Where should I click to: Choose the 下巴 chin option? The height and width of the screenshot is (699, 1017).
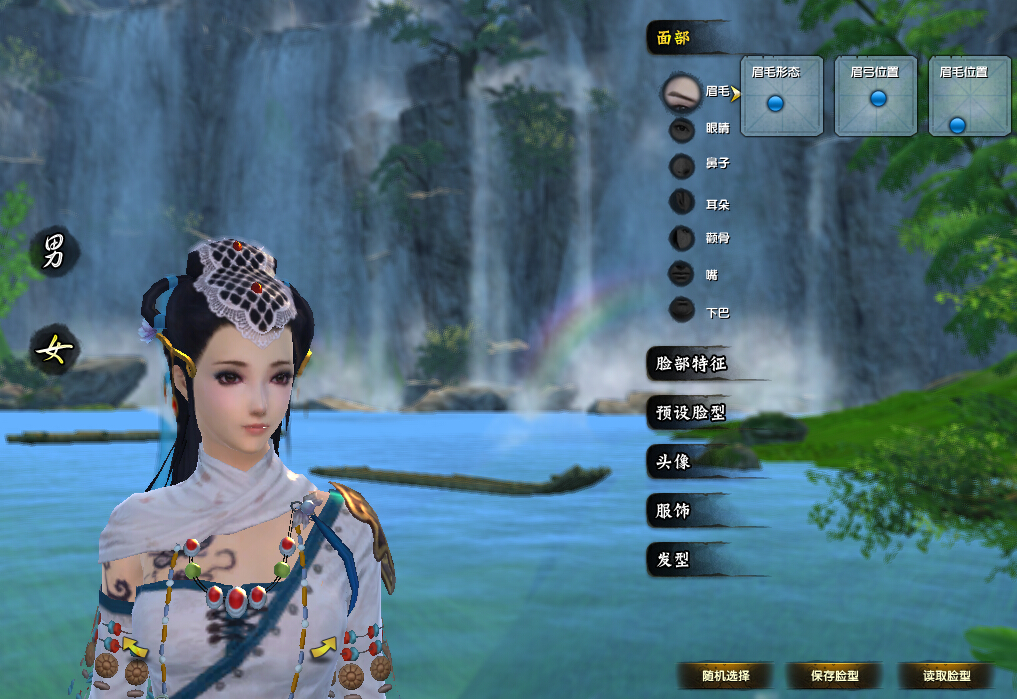pos(682,311)
